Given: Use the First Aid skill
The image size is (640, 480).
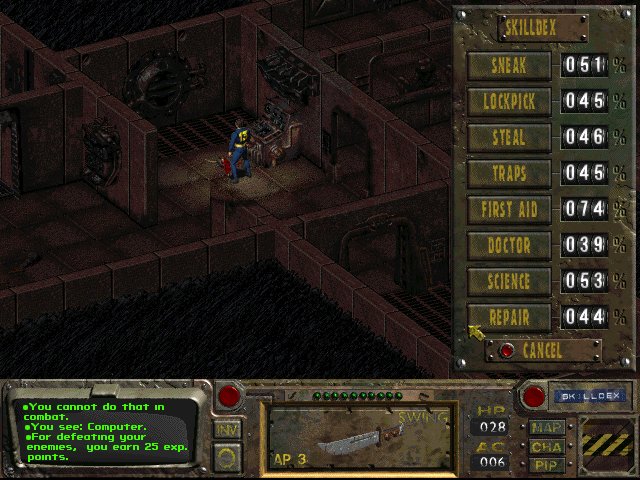Looking at the screenshot, I should point(510,210).
